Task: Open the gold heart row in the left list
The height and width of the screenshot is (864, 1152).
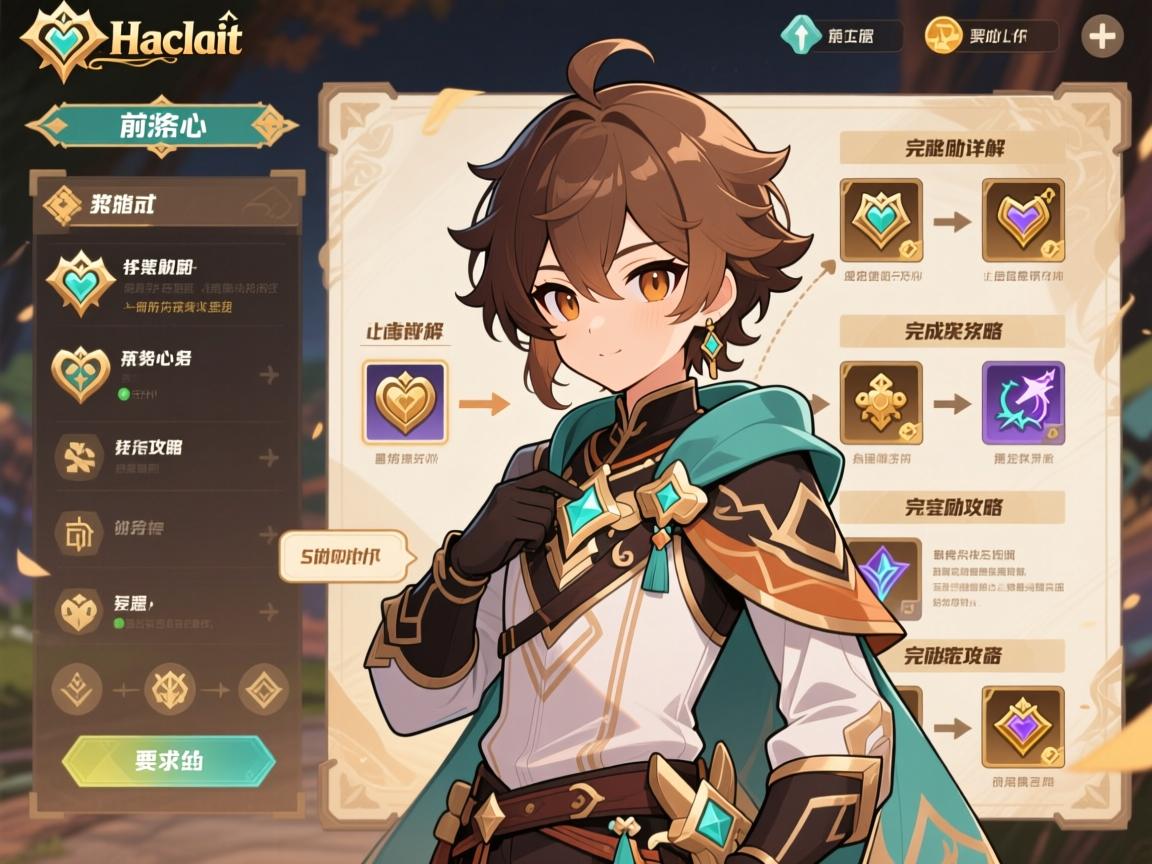Action: click(167, 373)
